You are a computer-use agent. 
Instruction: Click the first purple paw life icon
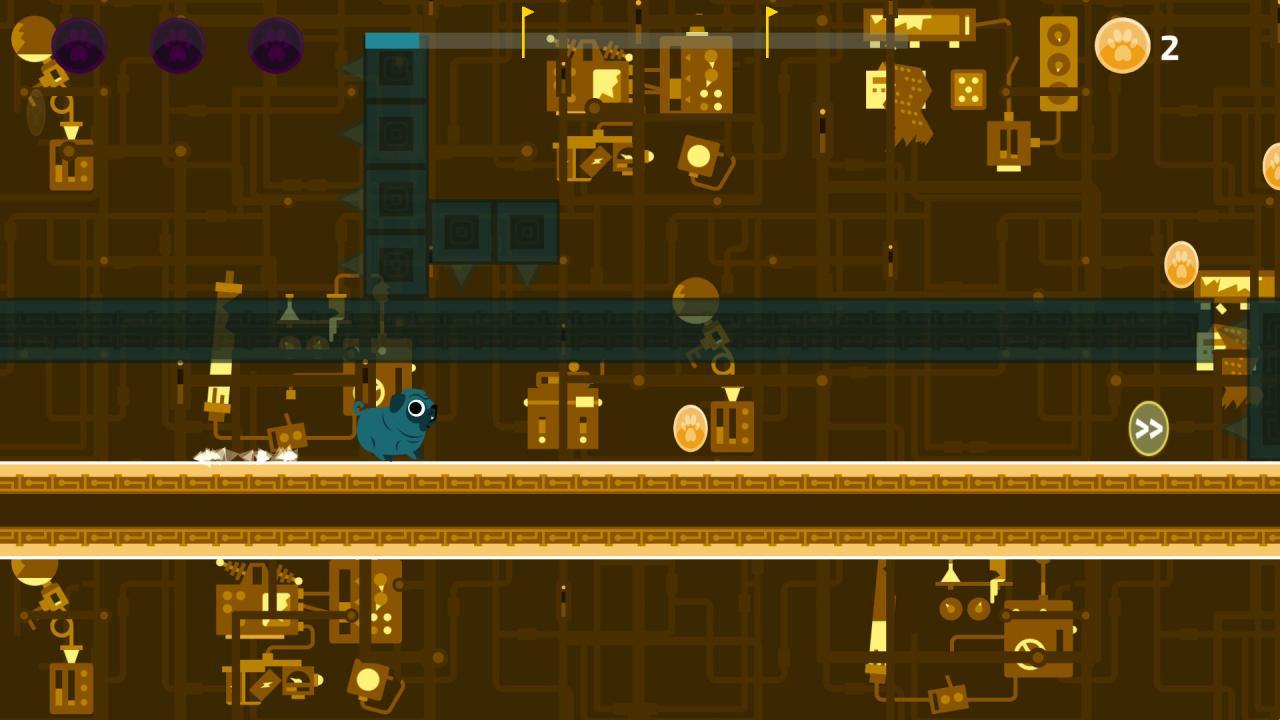click(78, 47)
